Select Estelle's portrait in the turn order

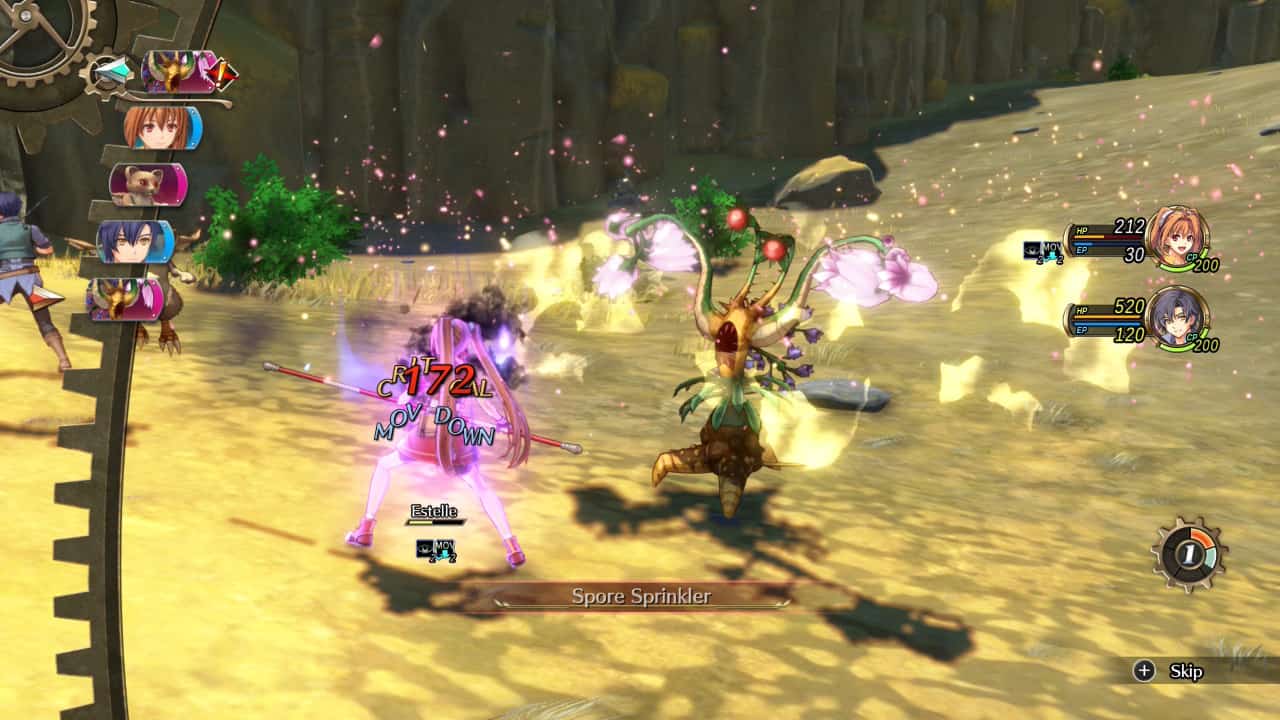[x=160, y=128]
